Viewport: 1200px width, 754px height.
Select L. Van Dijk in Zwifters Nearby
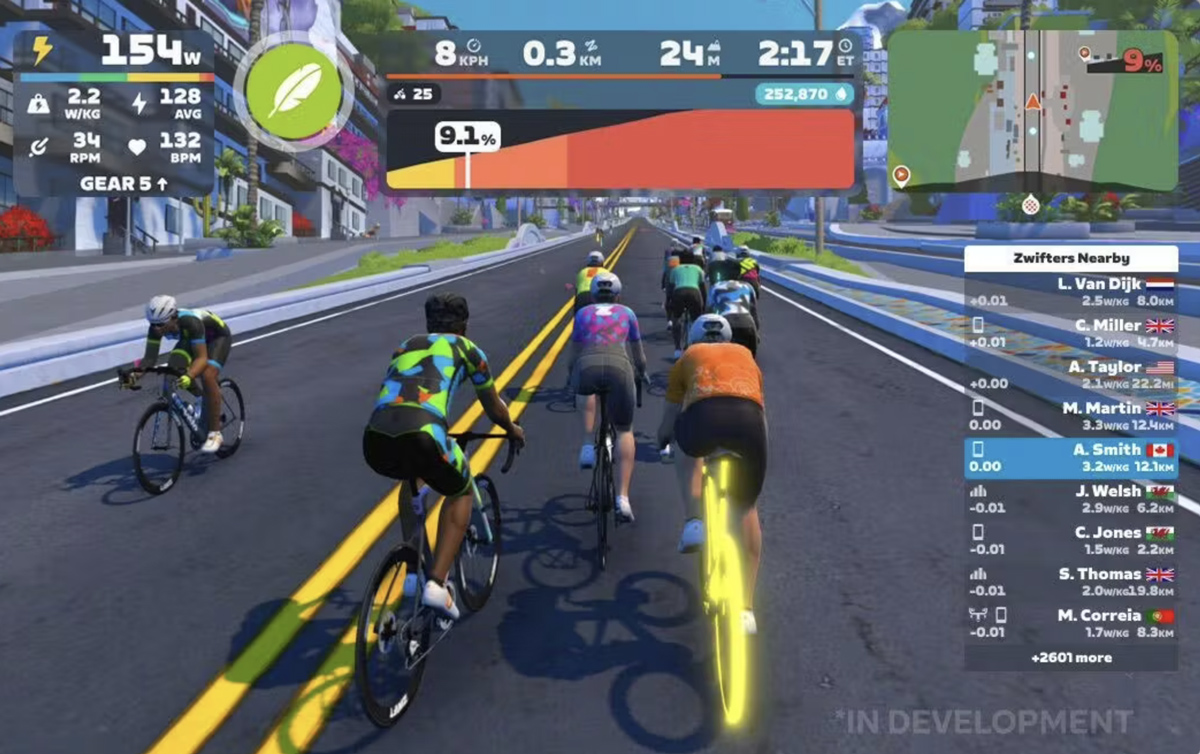pos(1070,292)
